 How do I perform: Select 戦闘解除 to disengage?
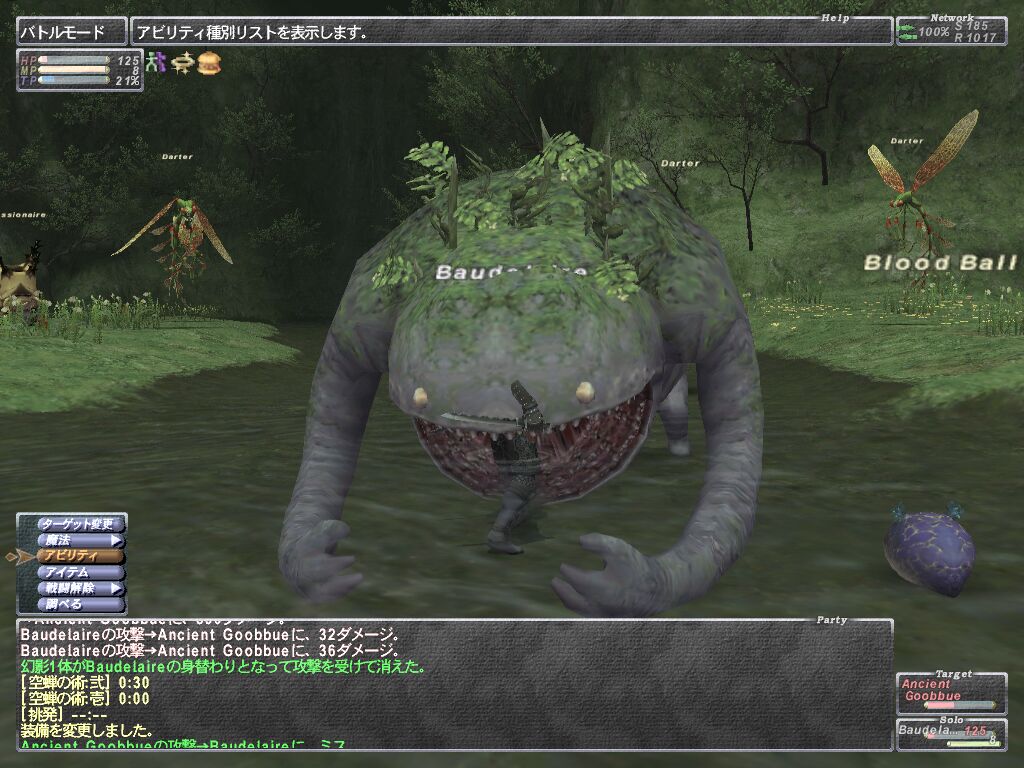click(80, 589)
